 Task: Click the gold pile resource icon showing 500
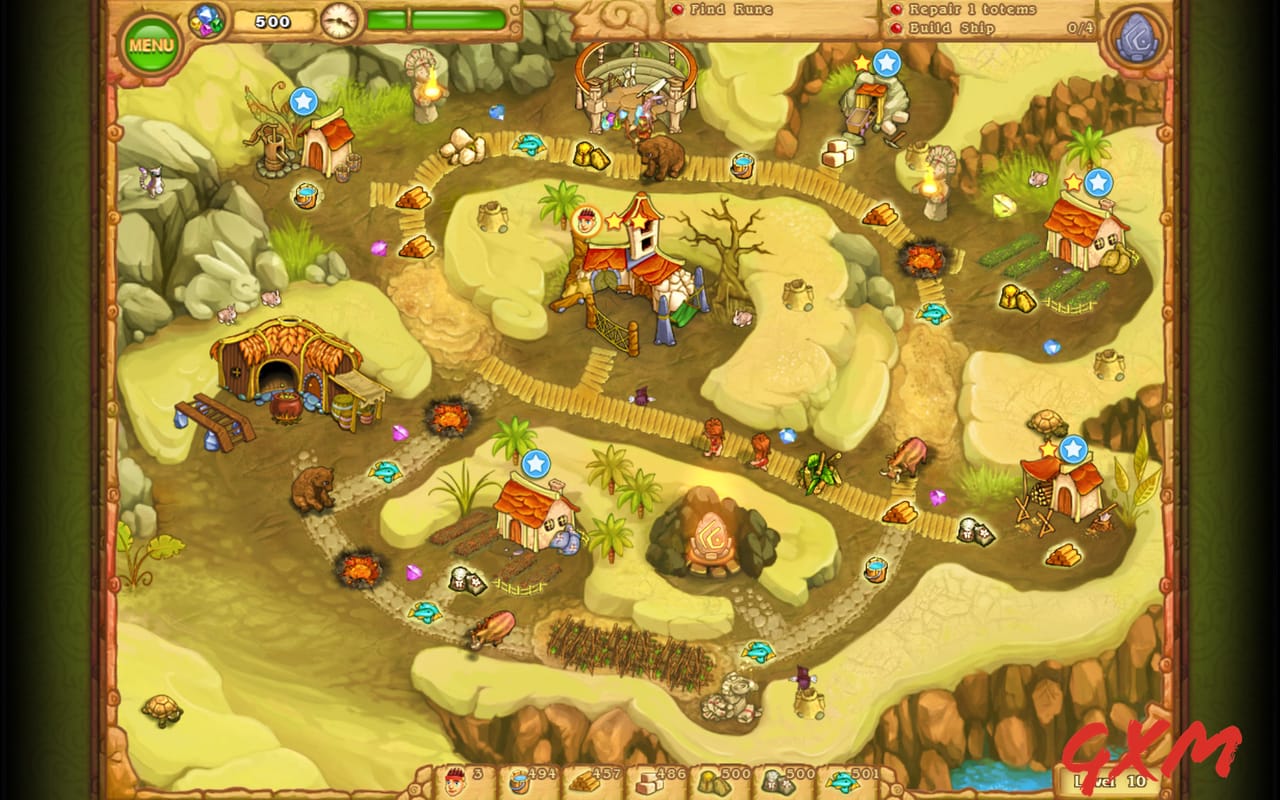pos(715,783)
